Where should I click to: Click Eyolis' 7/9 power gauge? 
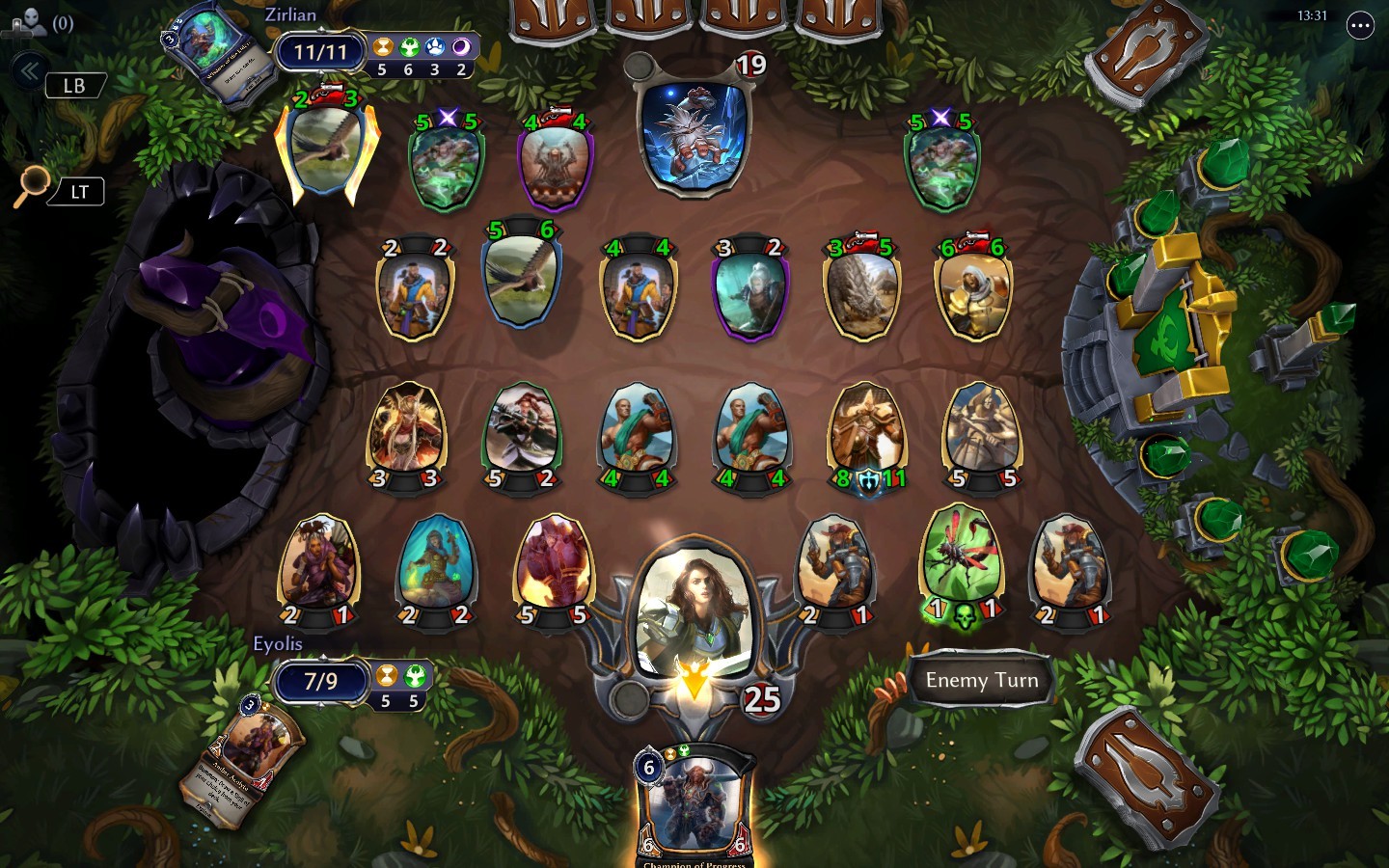[319, 682]
